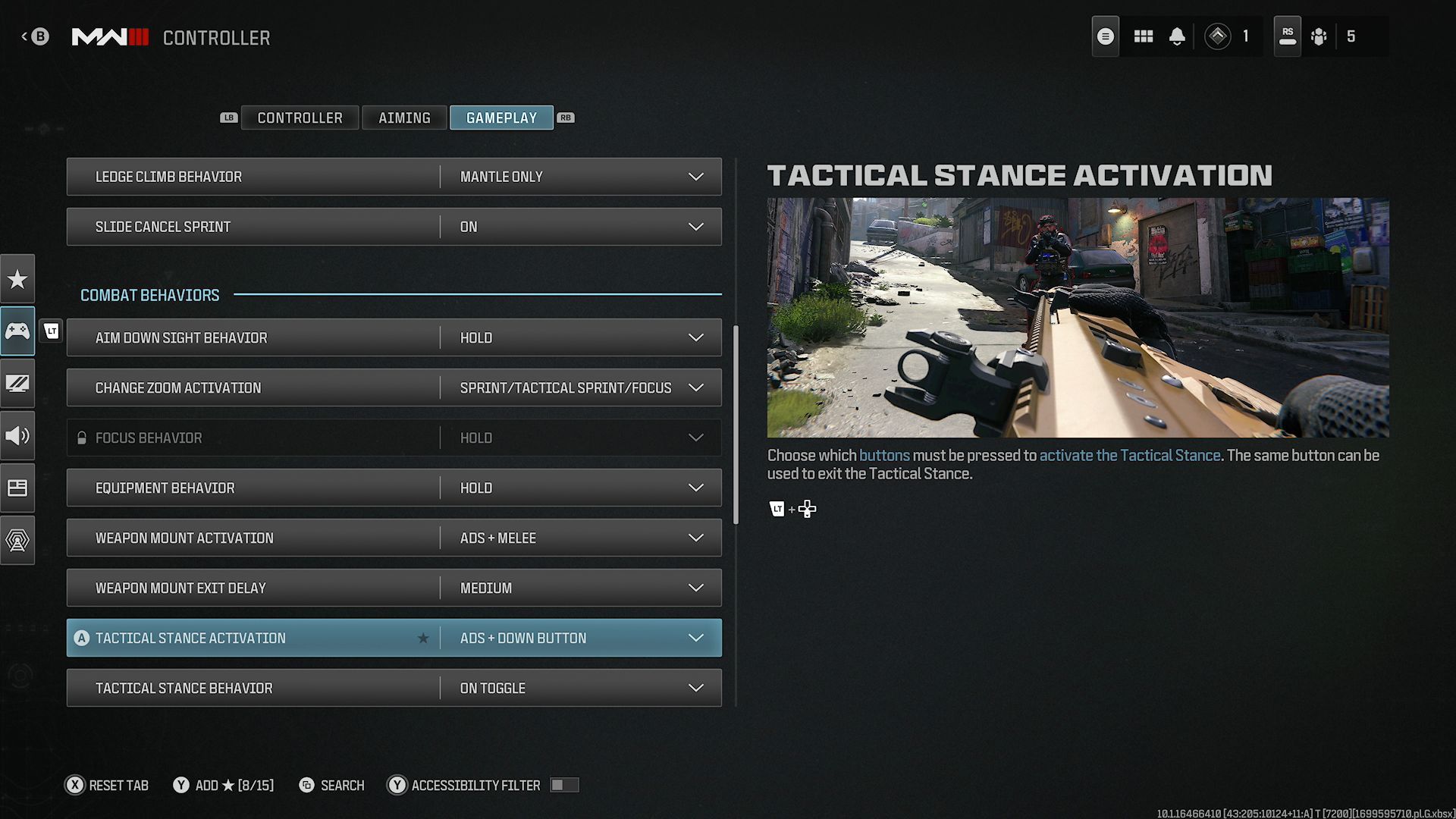Viewport: 1456px width, 819px height.
Task: Open the Ledge Climb Behavior dropdown
Action: pyautogui.click(x=695, y=176)
